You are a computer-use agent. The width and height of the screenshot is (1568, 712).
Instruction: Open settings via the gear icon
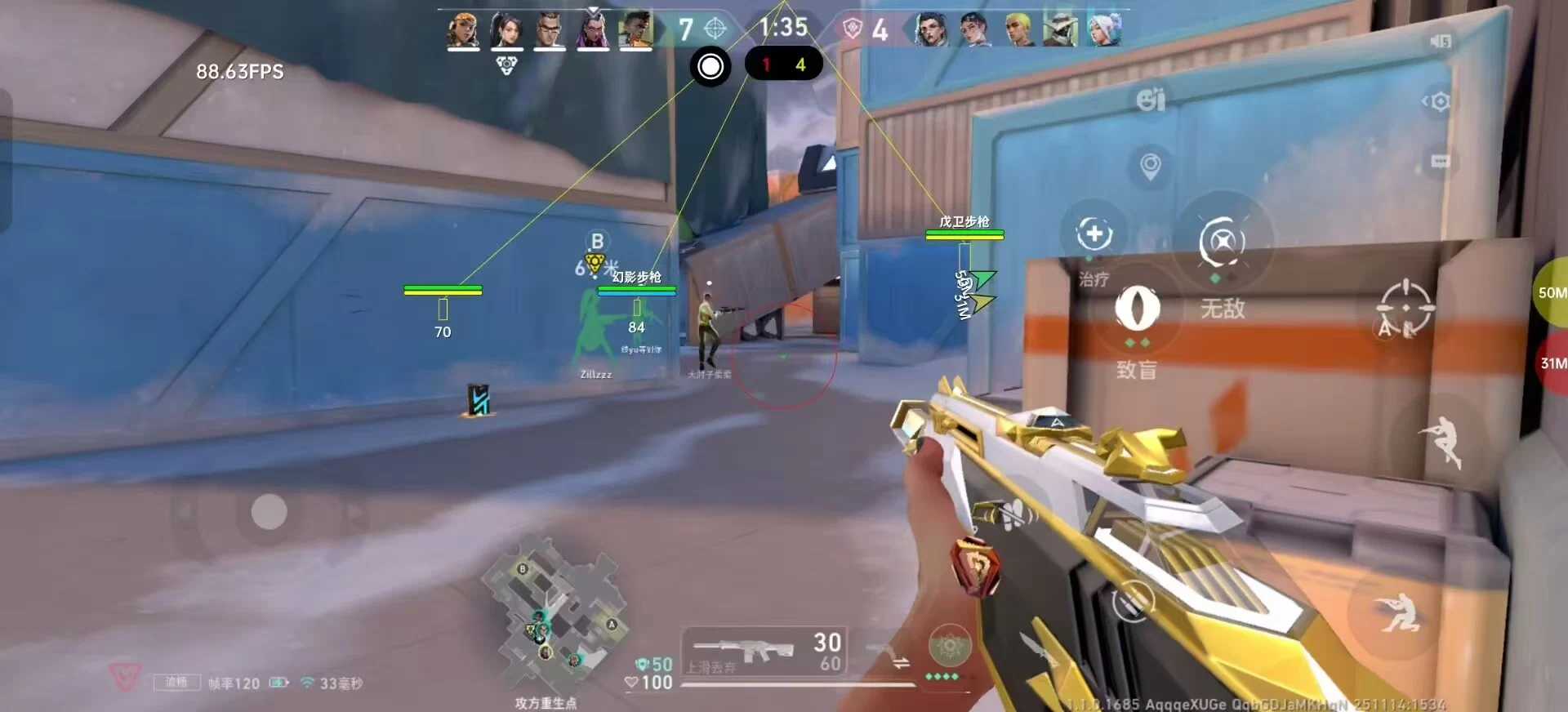(1438, 101)
